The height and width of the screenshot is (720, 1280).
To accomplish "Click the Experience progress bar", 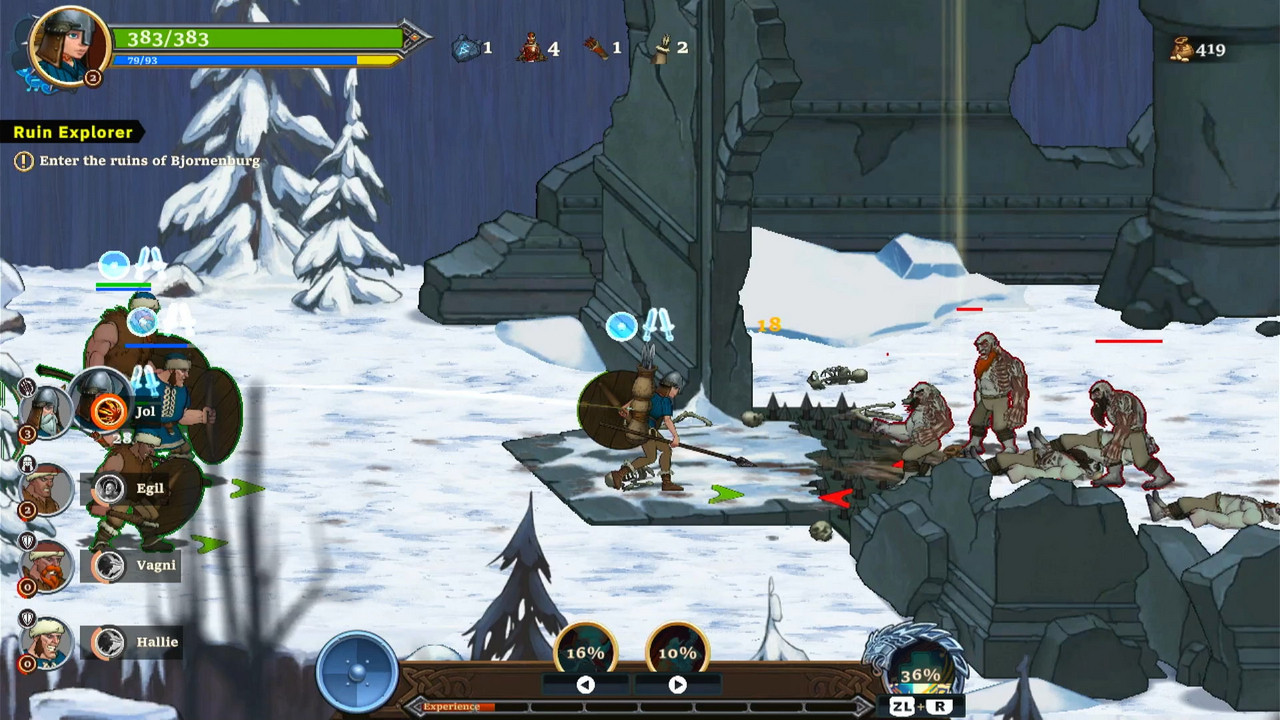I will (x=640, y=706).
